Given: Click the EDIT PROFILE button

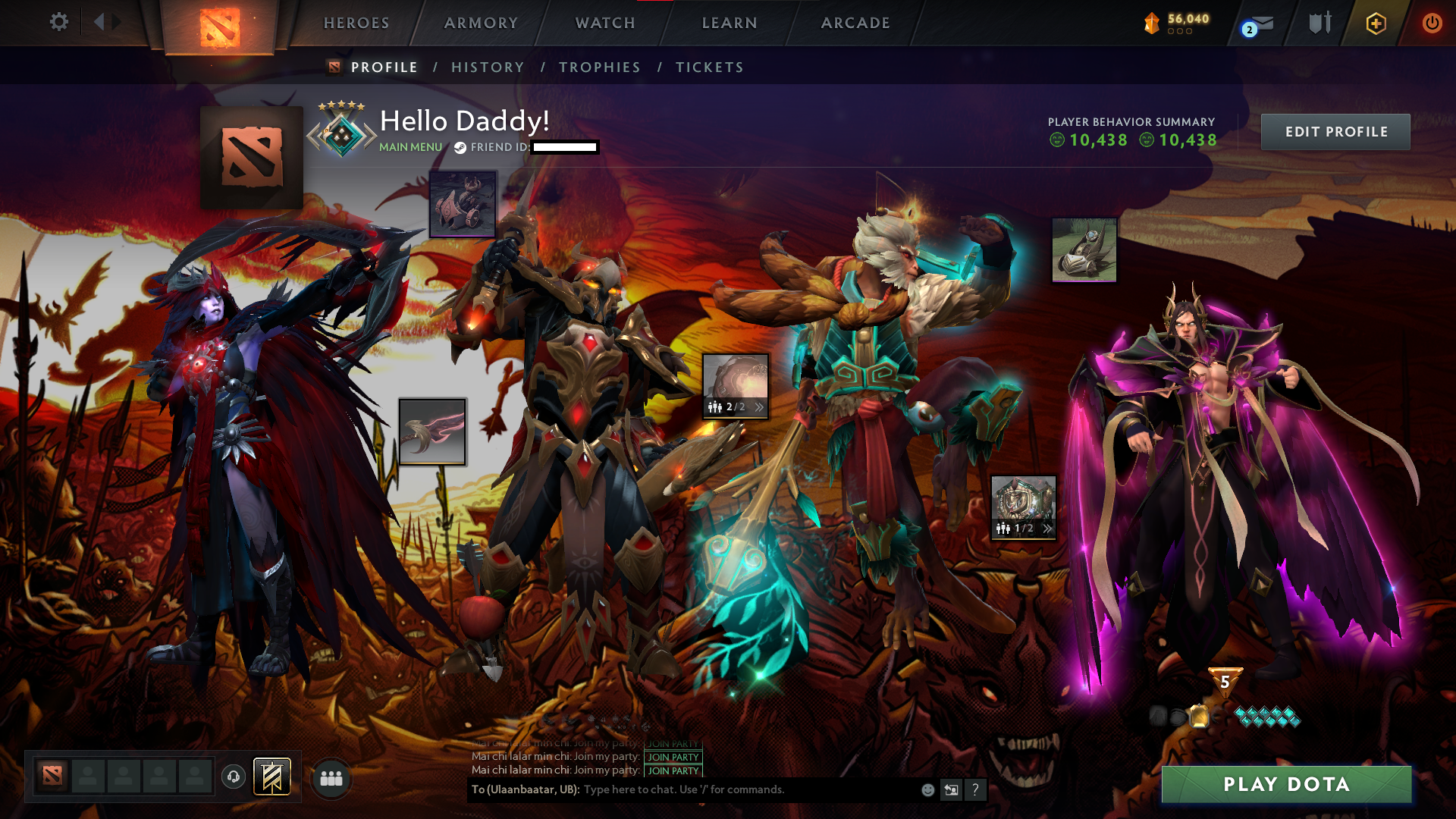Looking at the screenshot, I should click(x=1336, y=131).
